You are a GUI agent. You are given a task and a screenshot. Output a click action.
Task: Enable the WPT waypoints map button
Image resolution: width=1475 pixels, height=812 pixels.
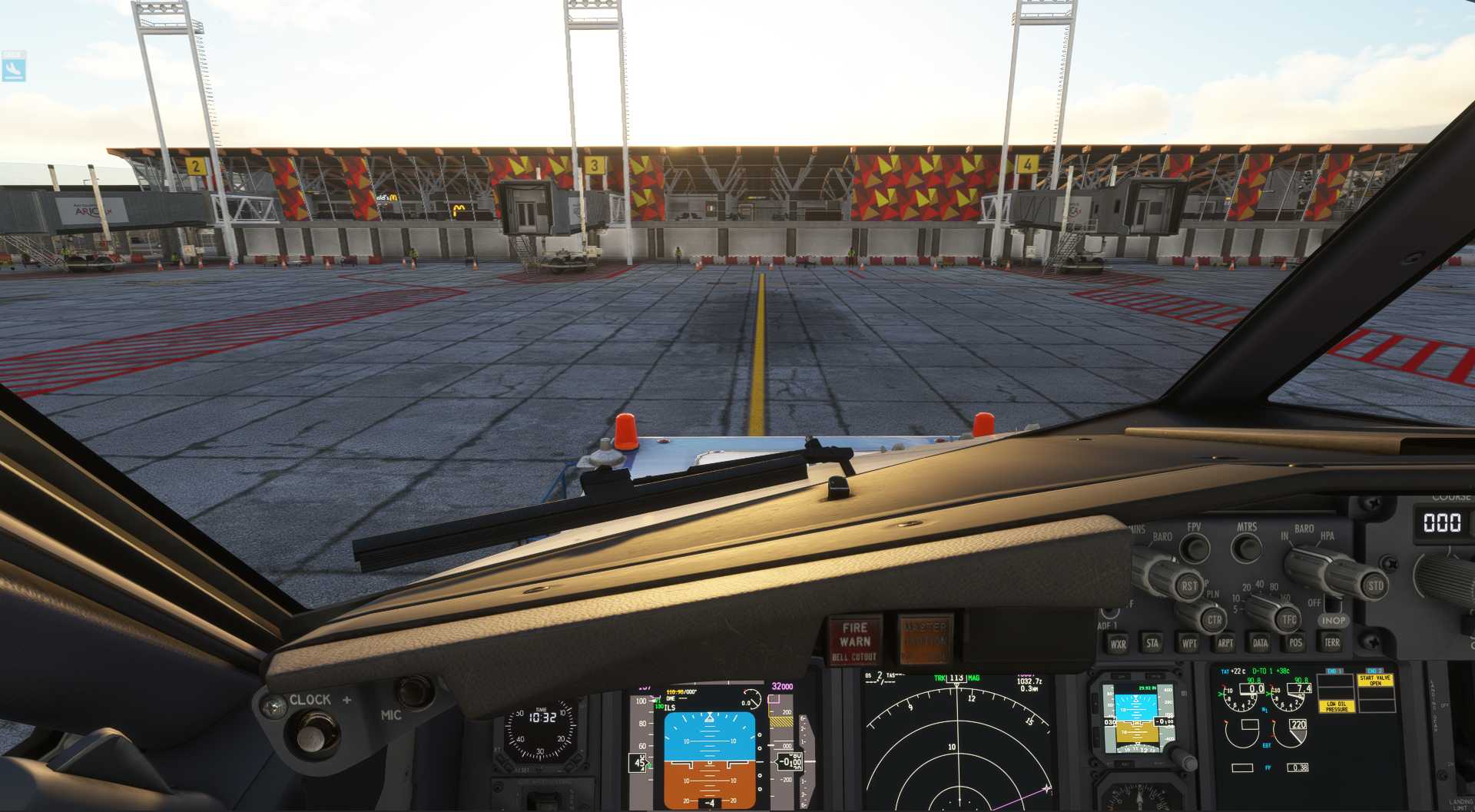(1188, 643)
